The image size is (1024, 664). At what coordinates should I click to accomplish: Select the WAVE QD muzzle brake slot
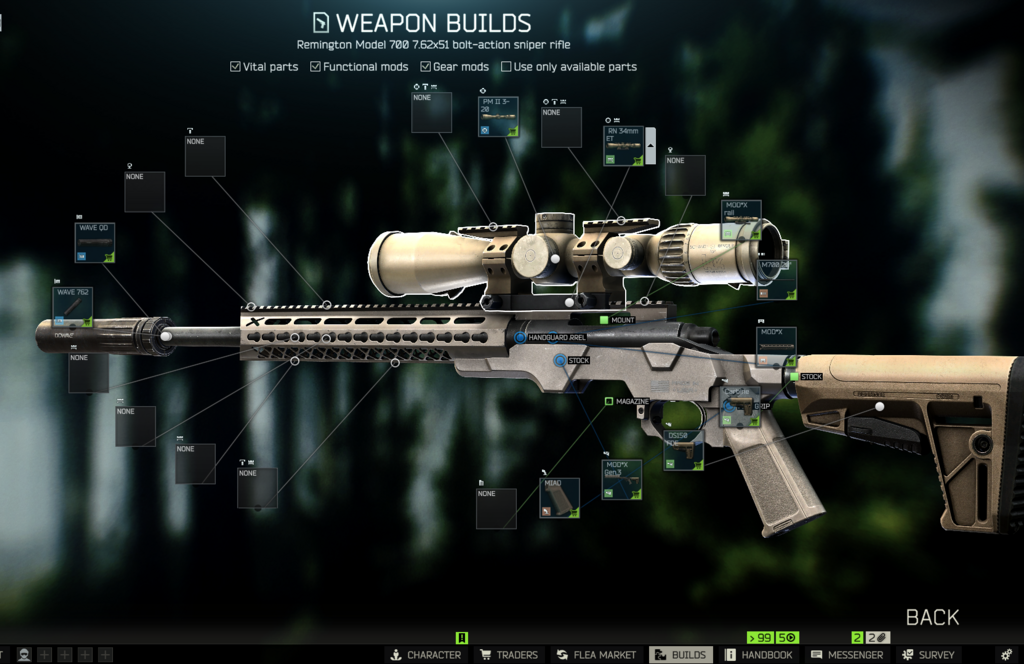pyautogui.click(x=95, y=243)
